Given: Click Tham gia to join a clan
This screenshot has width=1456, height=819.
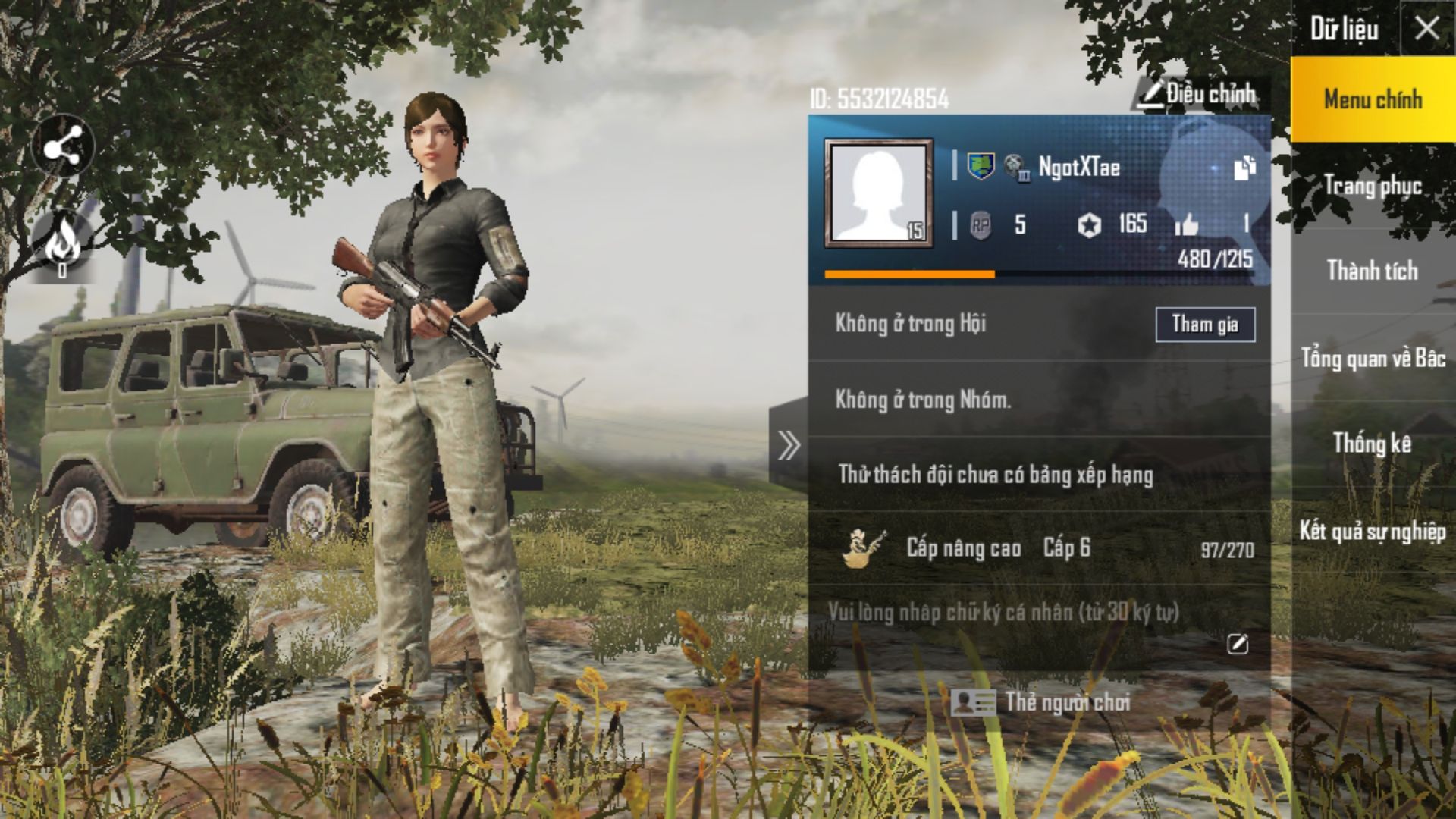Looking at the screenshot, I should click(1204, 325).
